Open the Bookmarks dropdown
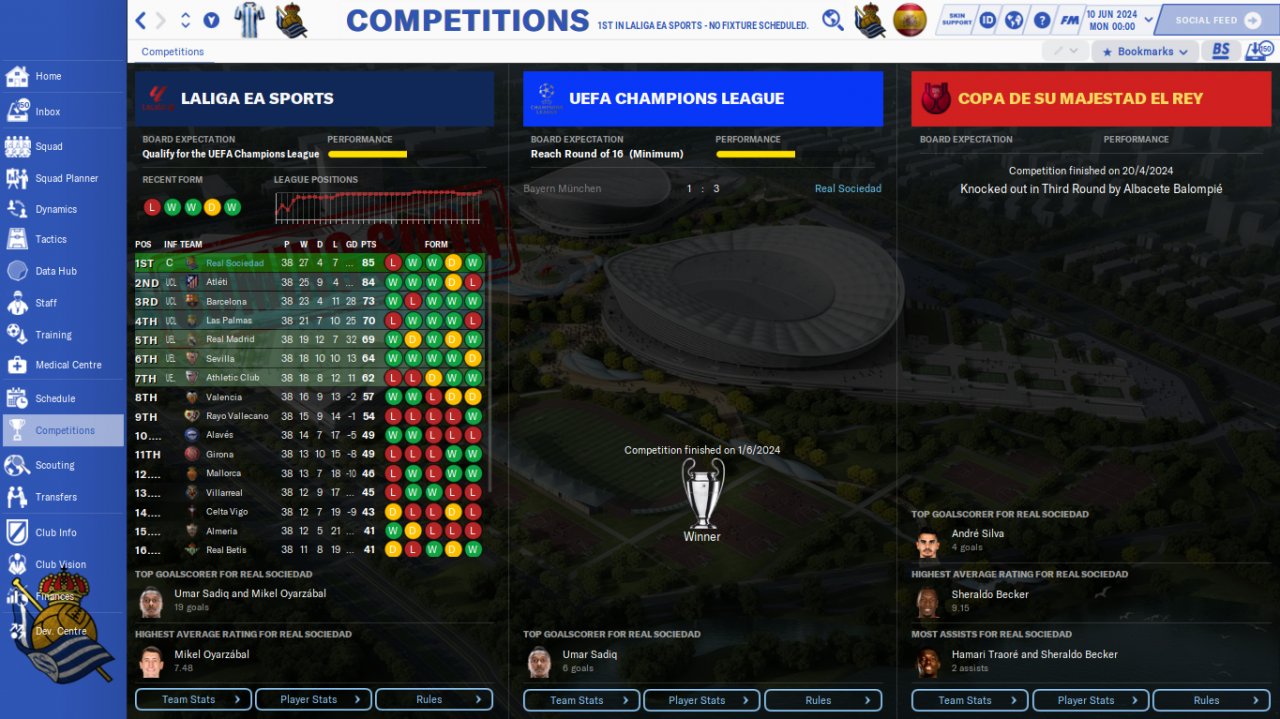 1144,51
